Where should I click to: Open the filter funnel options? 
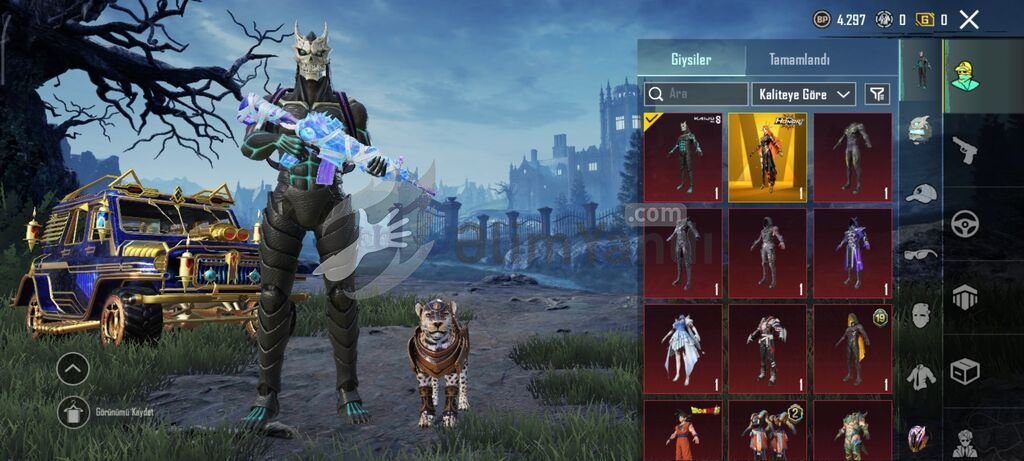877,94
